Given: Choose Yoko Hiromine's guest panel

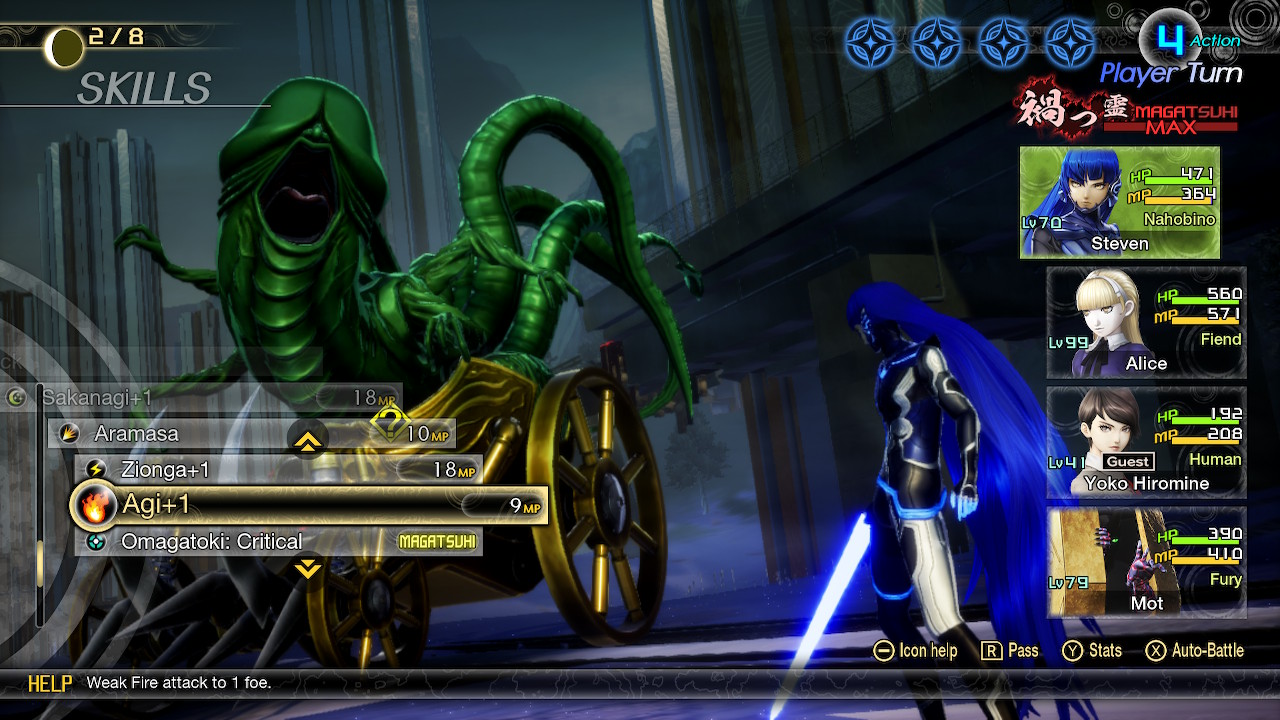Looking at the screenshot, I should click(1146, 442).
